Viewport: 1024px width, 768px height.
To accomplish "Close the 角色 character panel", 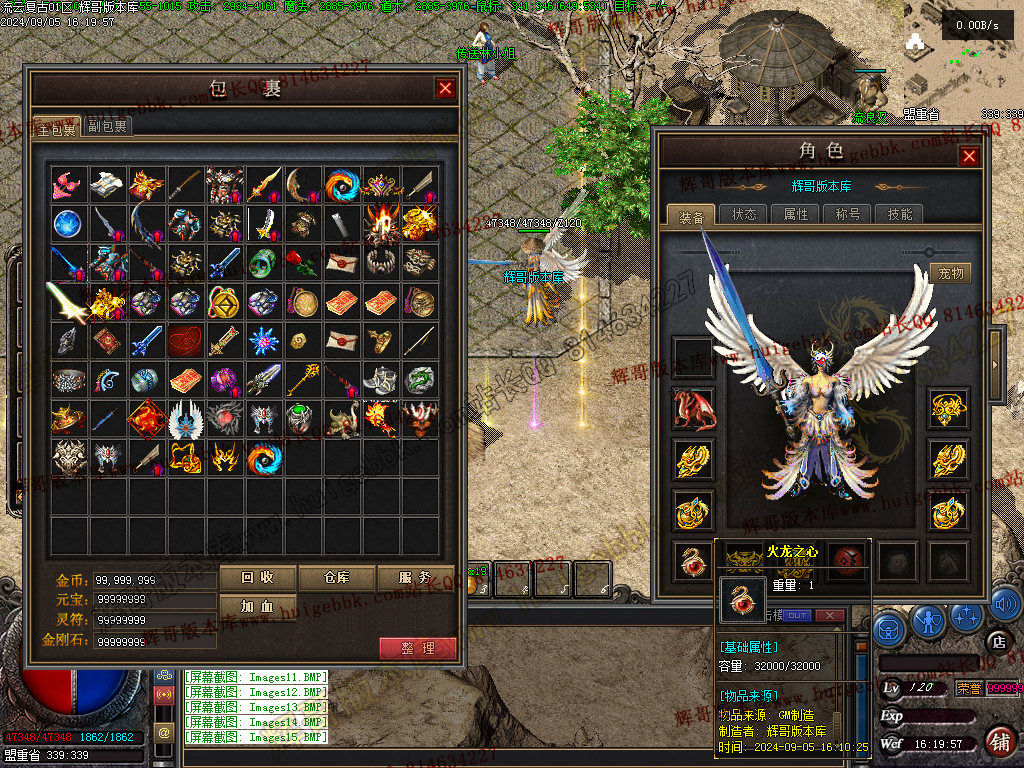I will [968, 156].
